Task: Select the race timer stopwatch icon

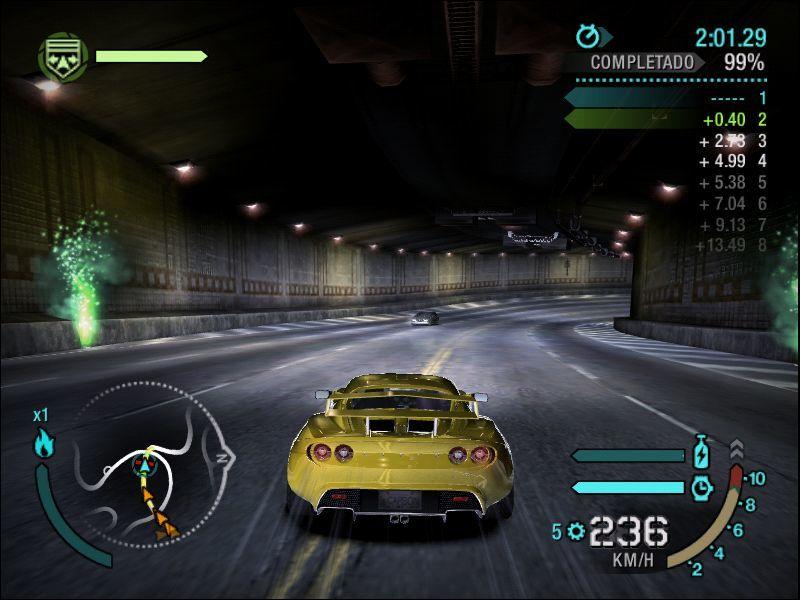Action: tap(588, 37)
